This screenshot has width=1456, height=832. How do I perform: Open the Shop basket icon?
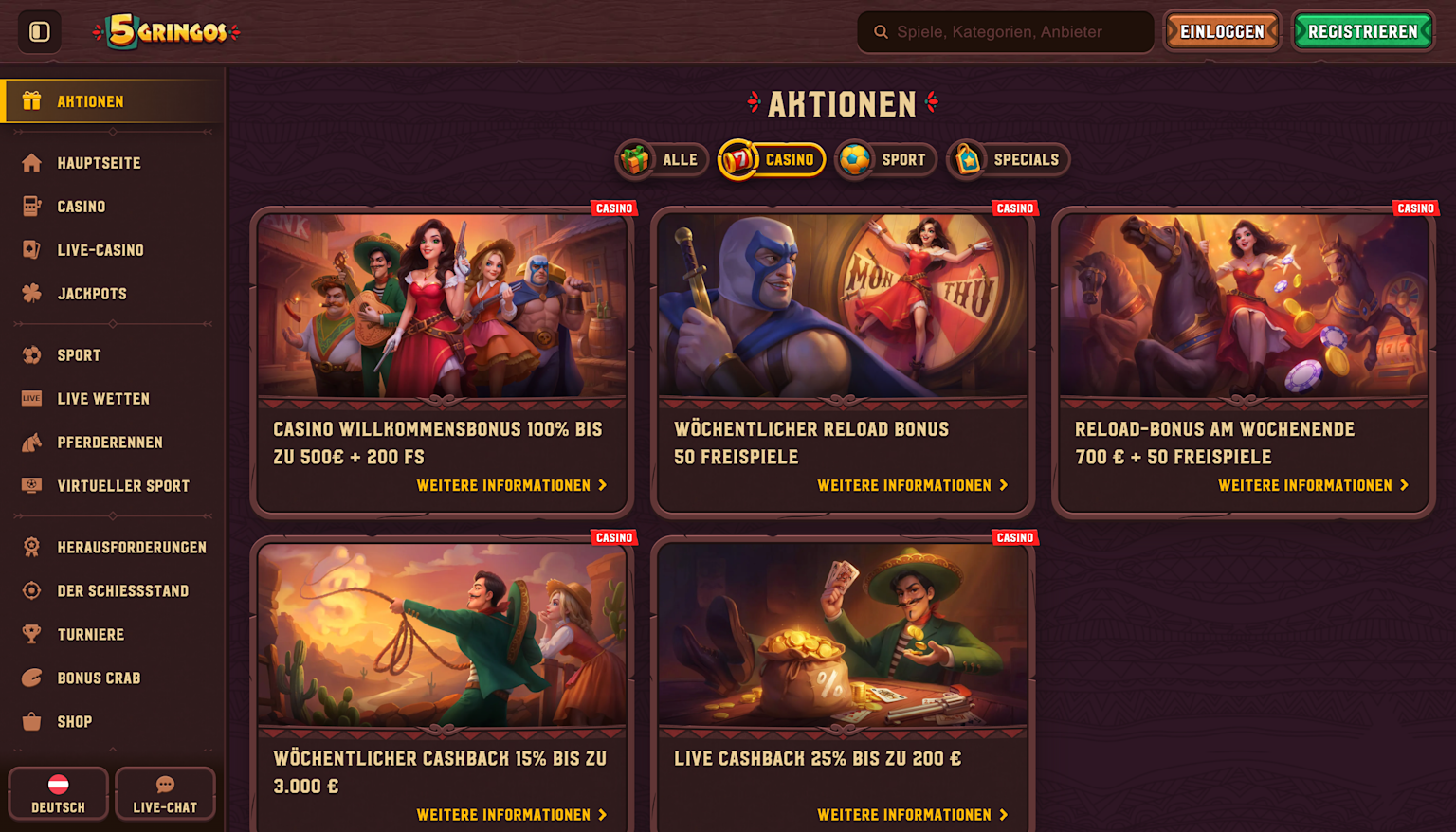point(31,721)
